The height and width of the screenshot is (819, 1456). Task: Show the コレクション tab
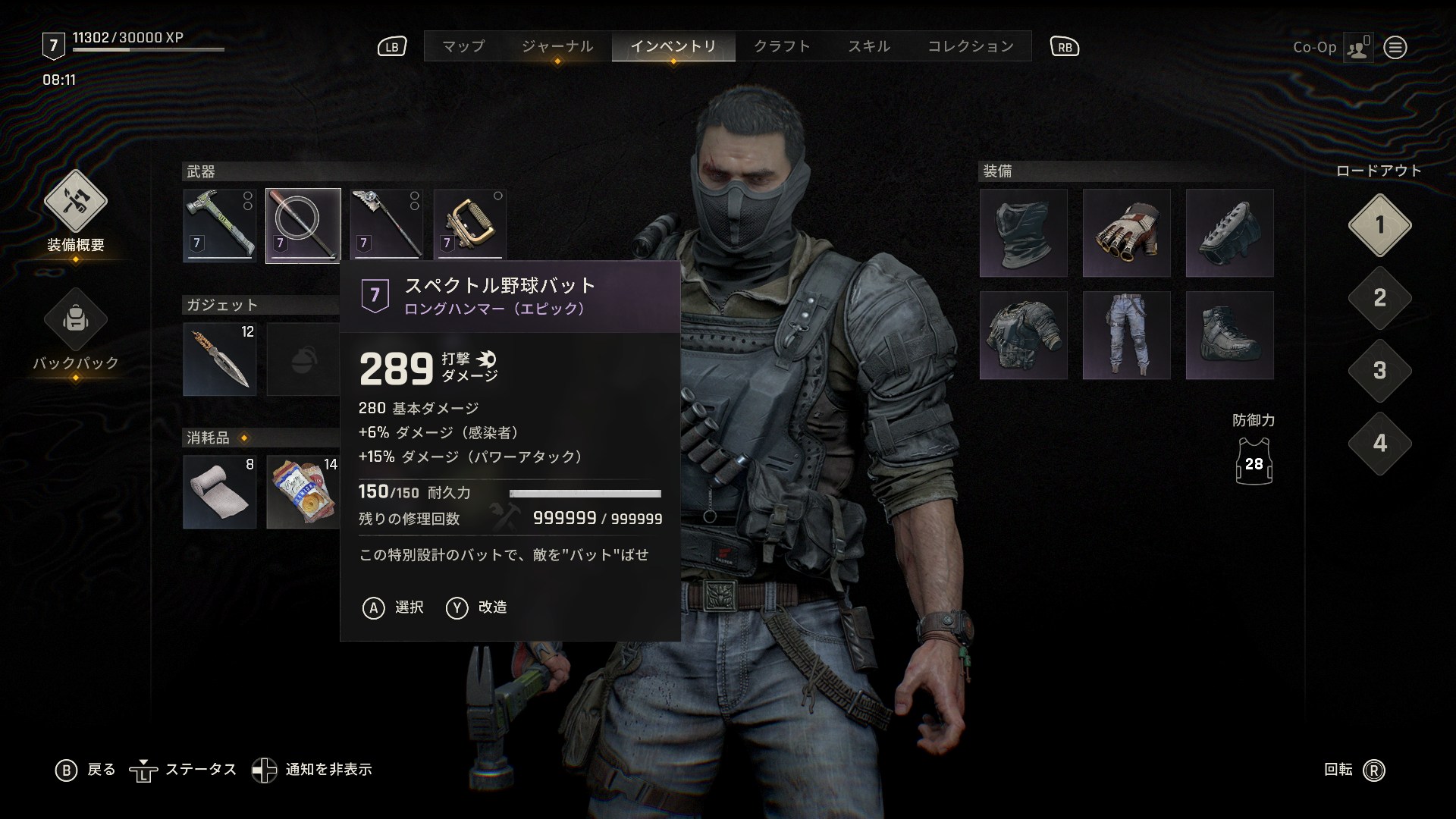click(x=971, y=46)
